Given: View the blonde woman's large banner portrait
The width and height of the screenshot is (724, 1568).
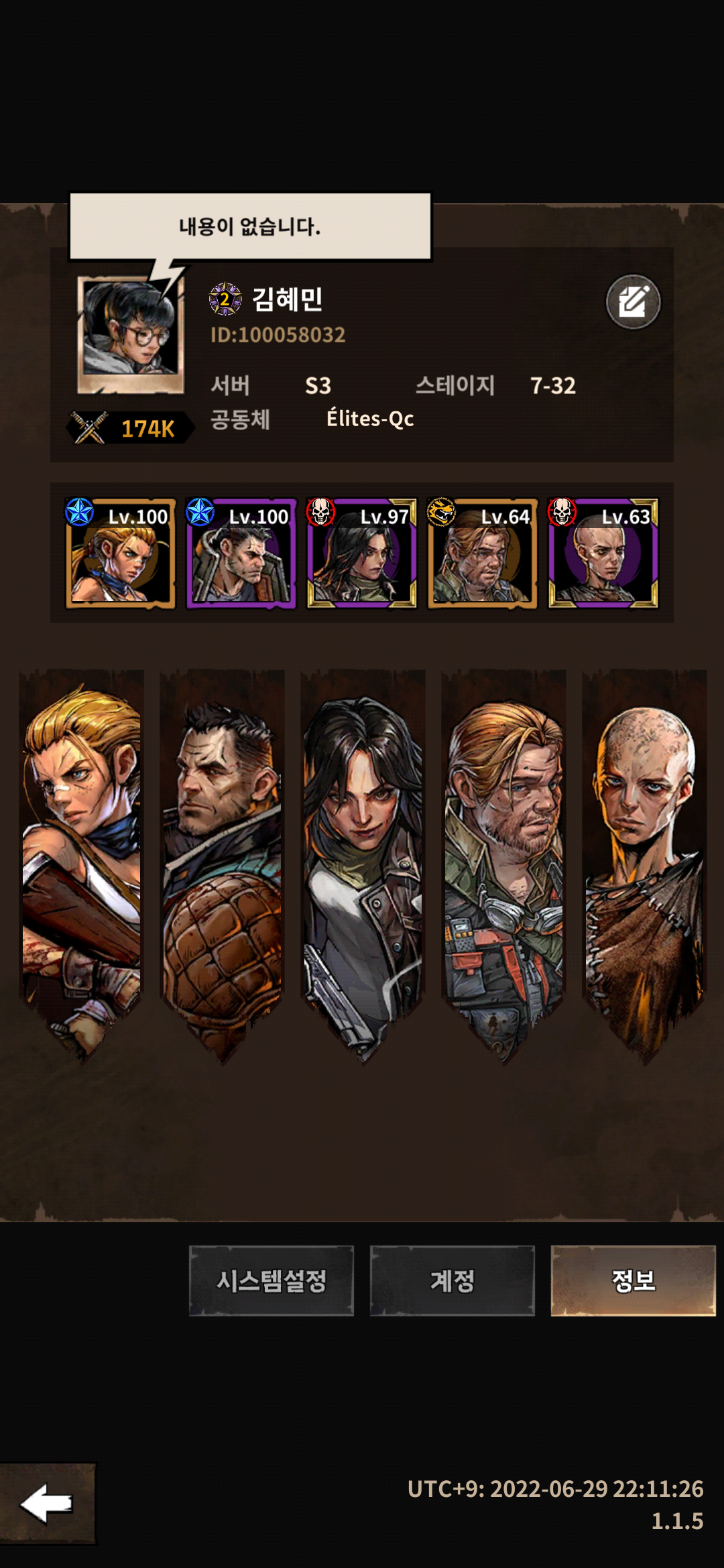Looking at the screenshot, I should tap(82, 858).
